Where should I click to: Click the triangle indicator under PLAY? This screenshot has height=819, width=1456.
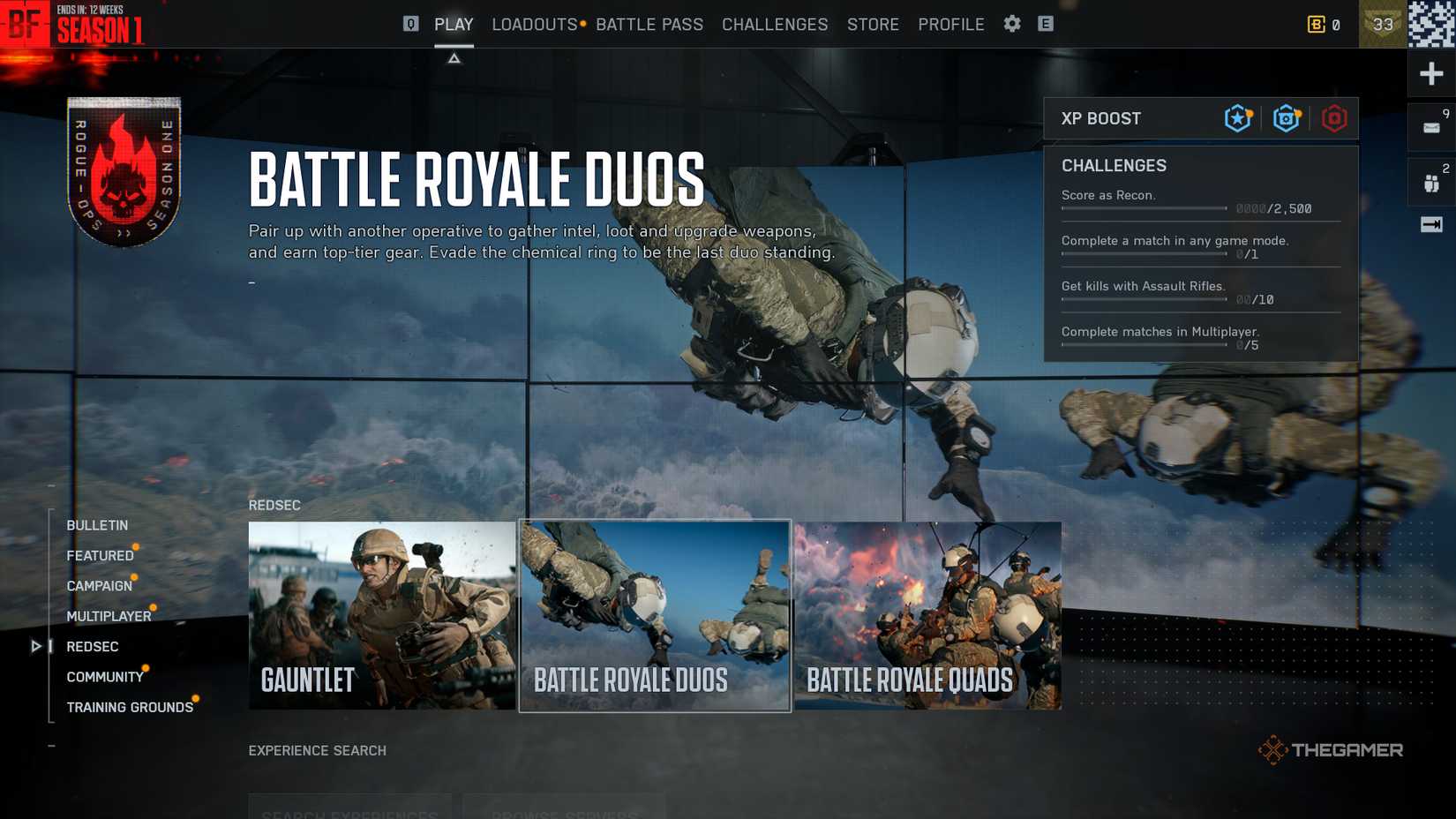453,56
